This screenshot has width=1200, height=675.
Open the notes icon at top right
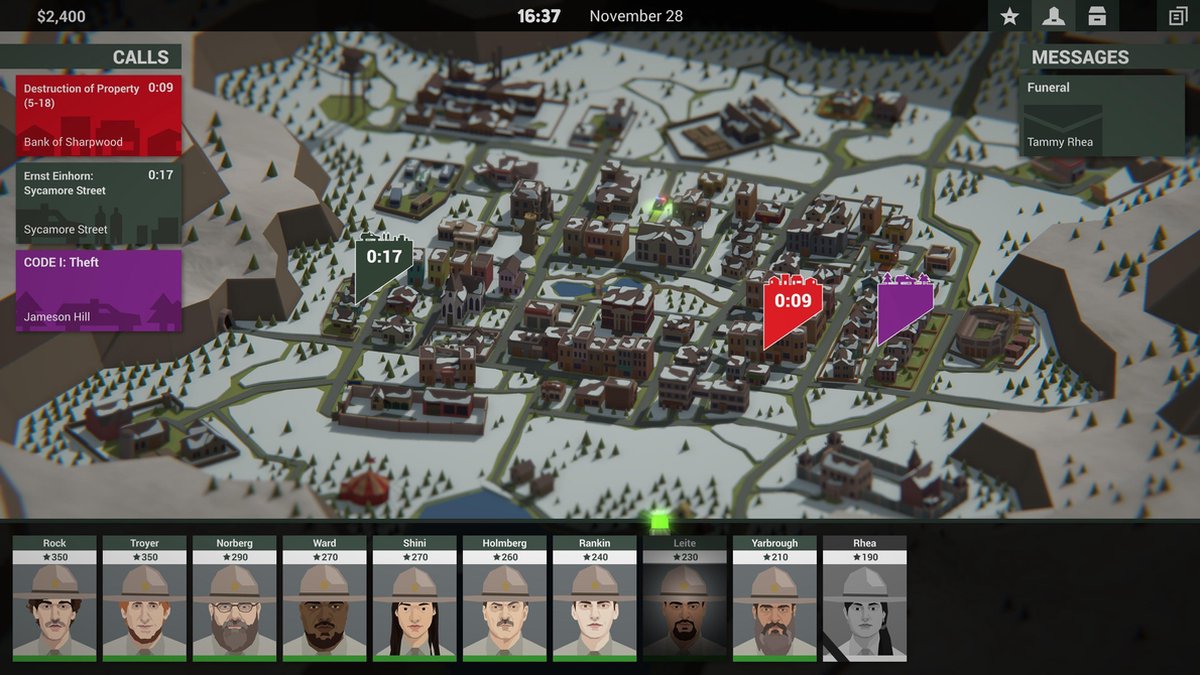click(1177, 16)
